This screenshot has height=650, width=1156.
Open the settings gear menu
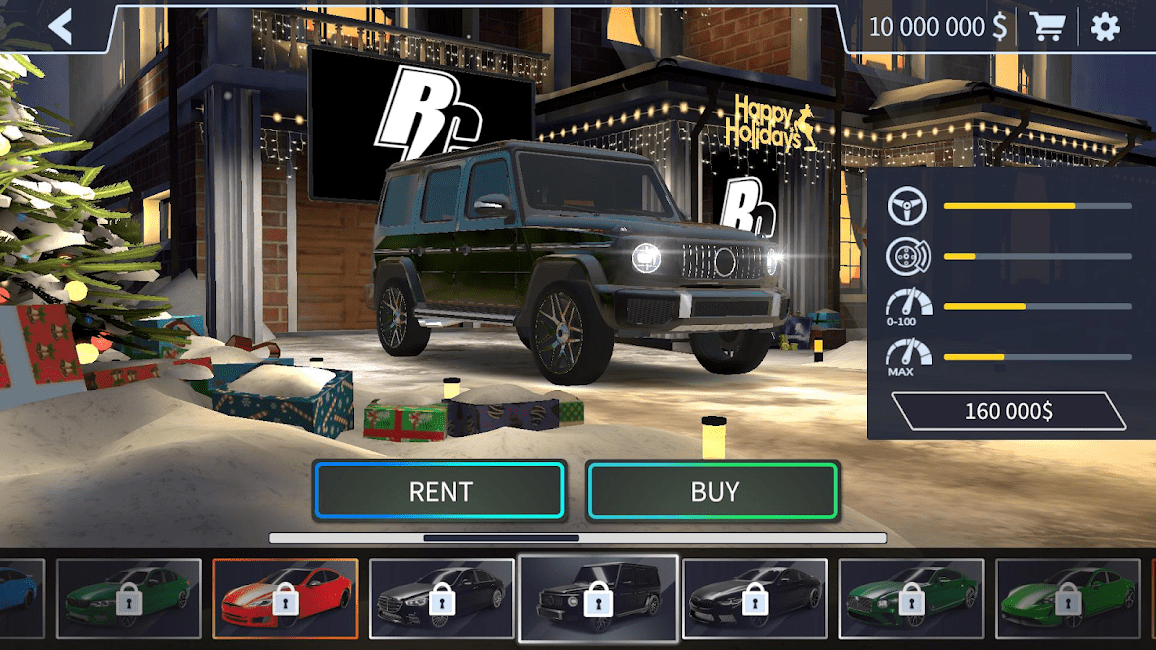click(1105, 27)
